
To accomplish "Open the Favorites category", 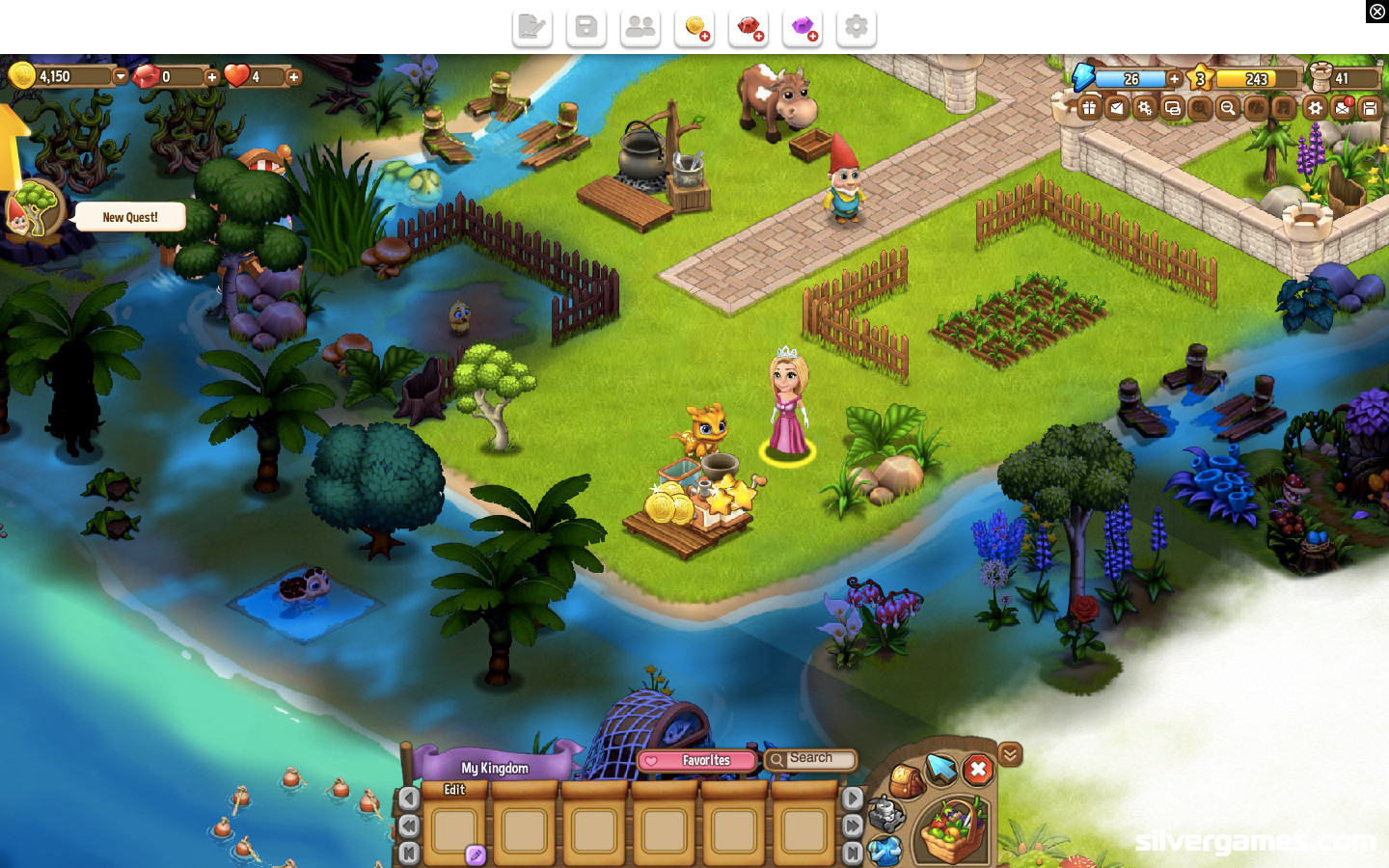I will [x=697, y=761].
